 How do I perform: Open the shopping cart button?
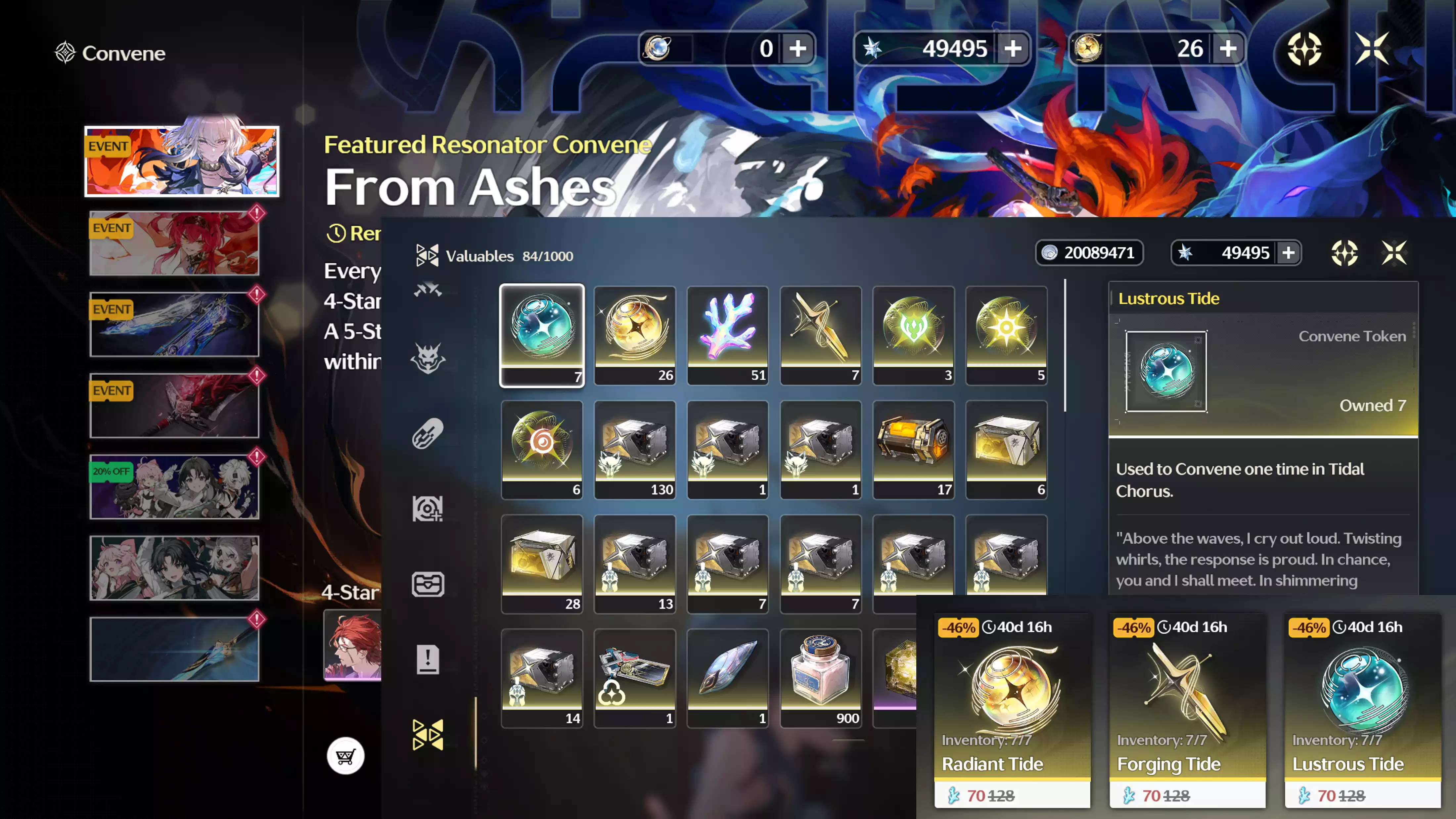click(345, 756)
